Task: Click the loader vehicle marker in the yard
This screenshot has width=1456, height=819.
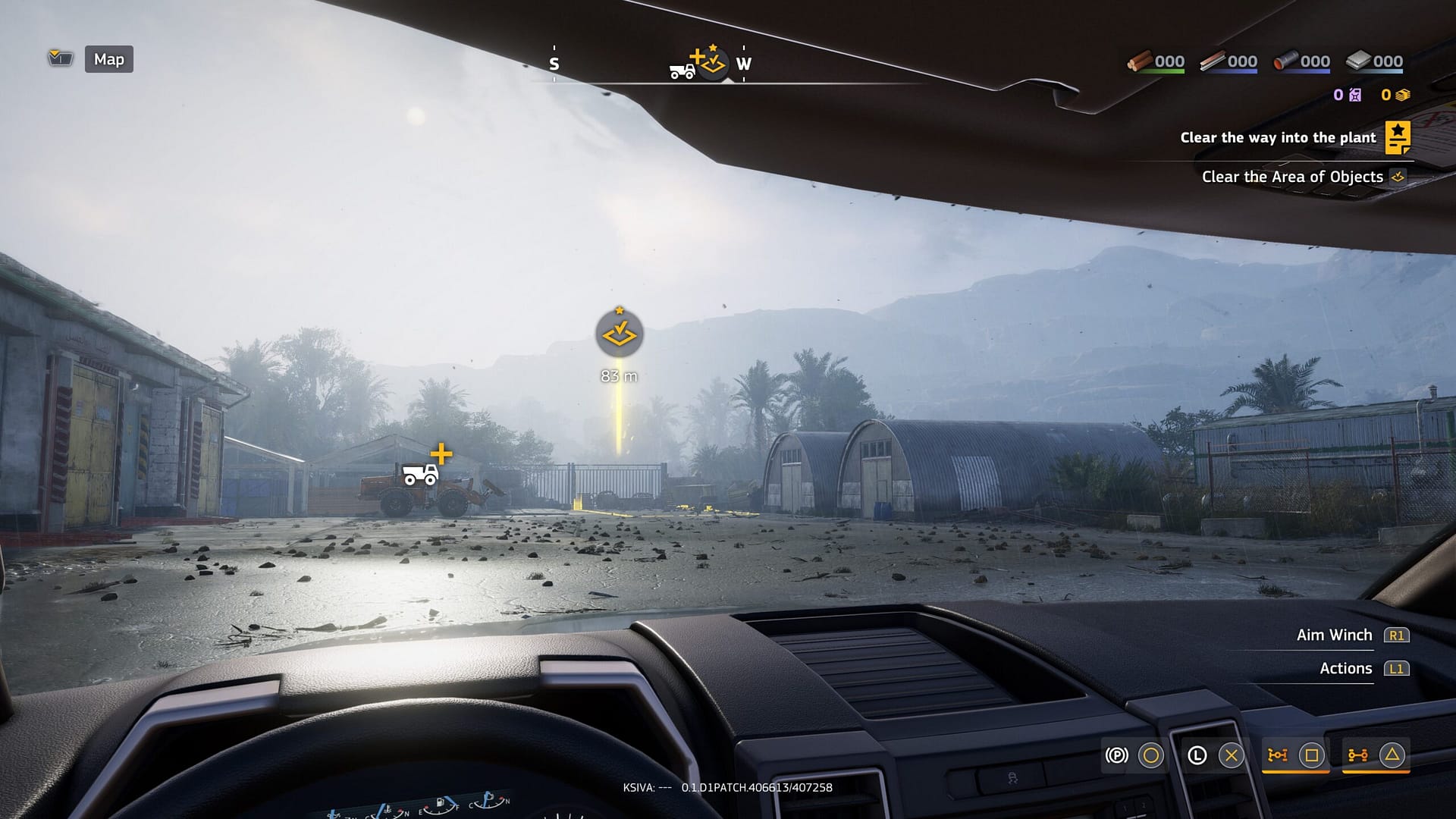Action: click(421, 475)
